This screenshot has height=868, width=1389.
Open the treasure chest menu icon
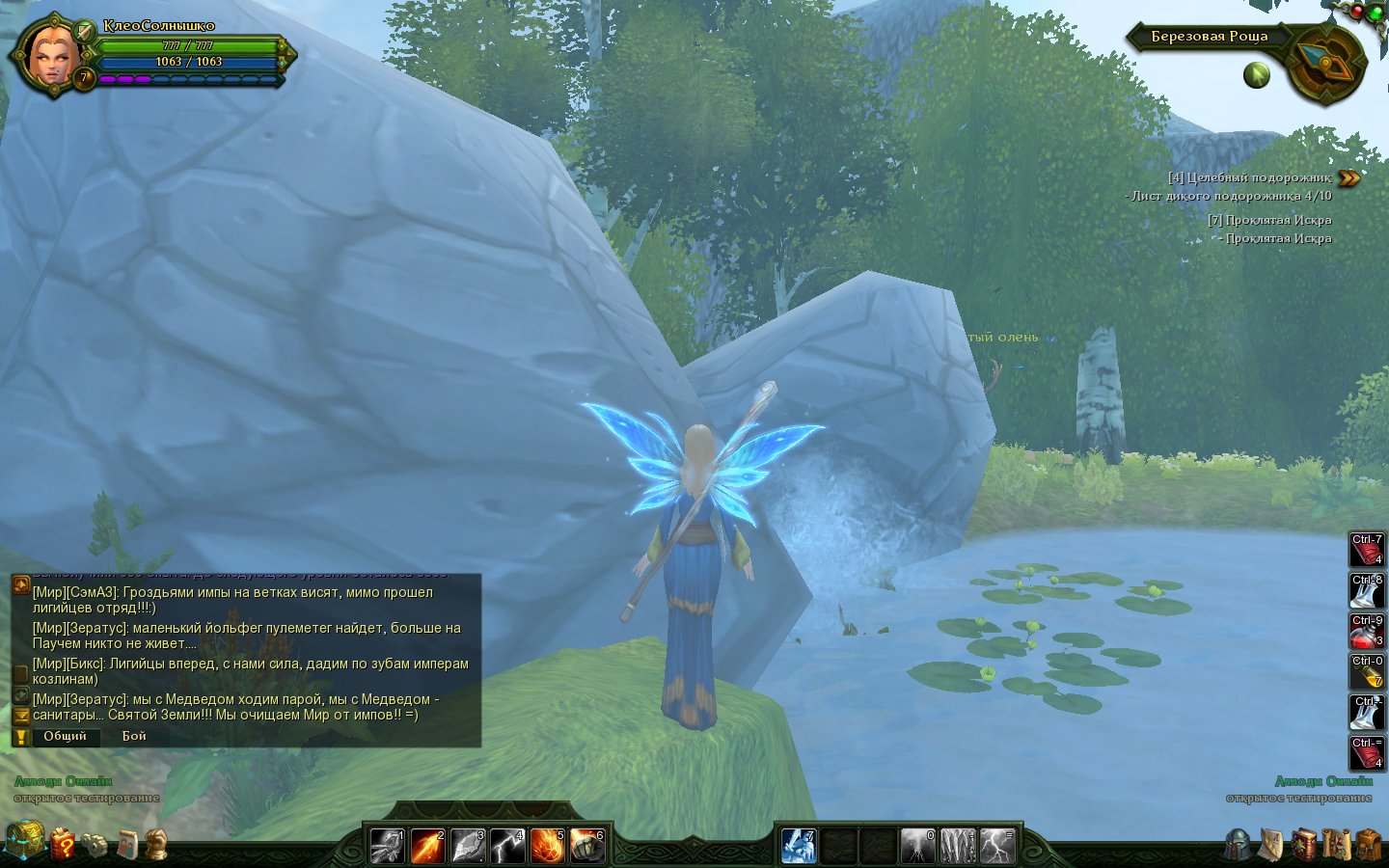24,841
